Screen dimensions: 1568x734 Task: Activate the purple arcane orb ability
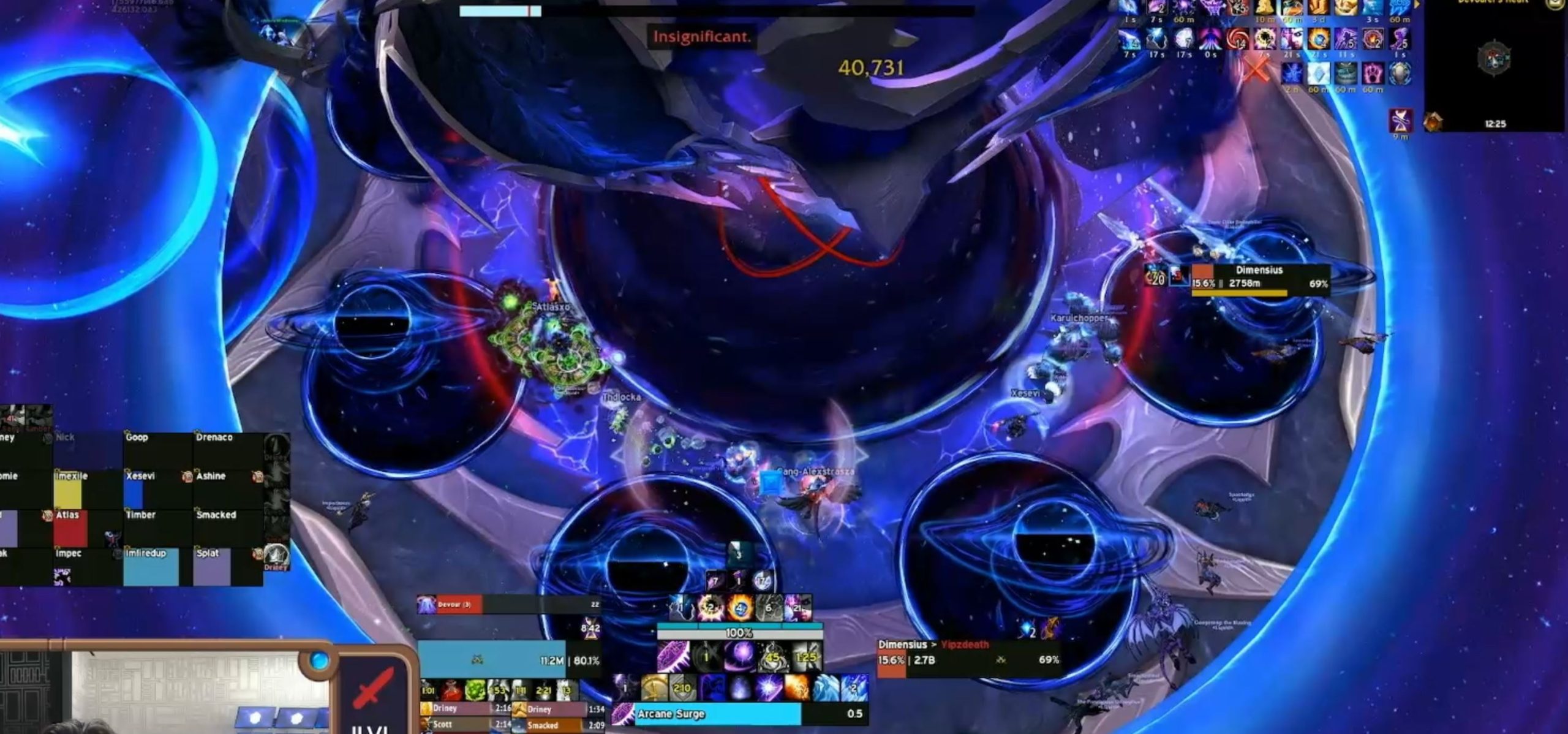[x=741, y=656]
